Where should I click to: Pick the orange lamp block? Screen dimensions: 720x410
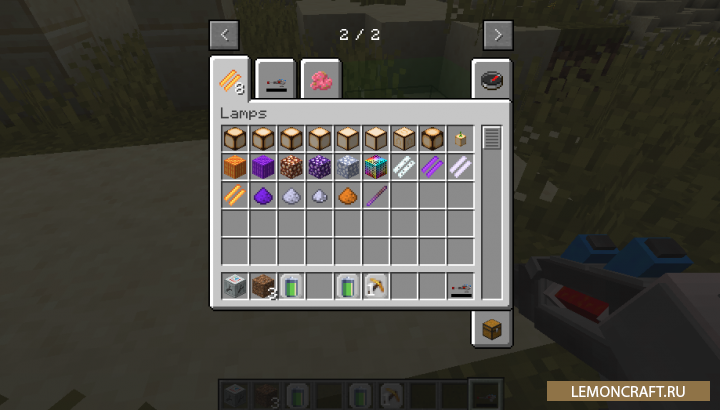235,167
